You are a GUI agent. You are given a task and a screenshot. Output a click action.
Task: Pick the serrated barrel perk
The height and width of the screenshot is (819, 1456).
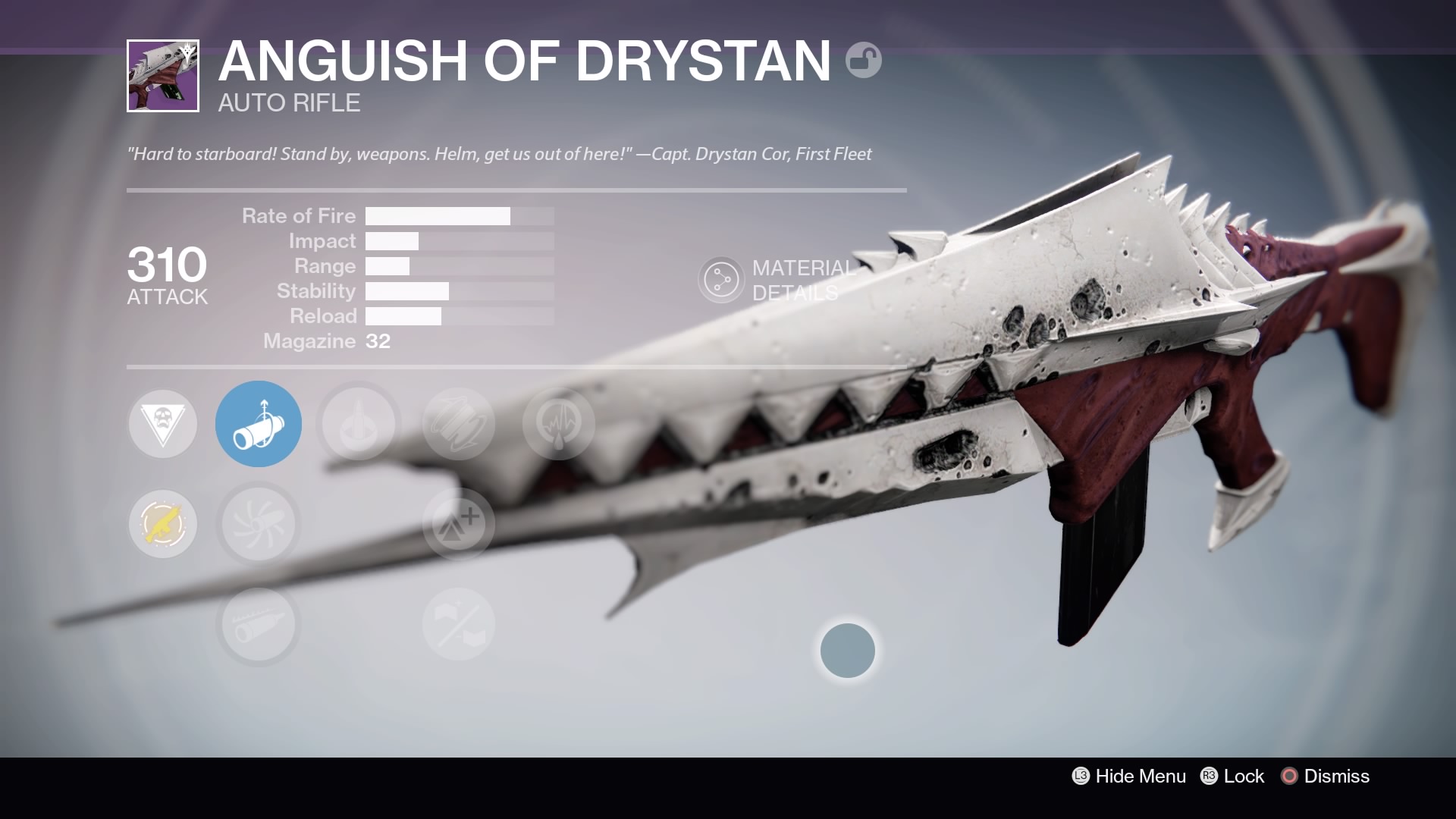coord(259,625)
